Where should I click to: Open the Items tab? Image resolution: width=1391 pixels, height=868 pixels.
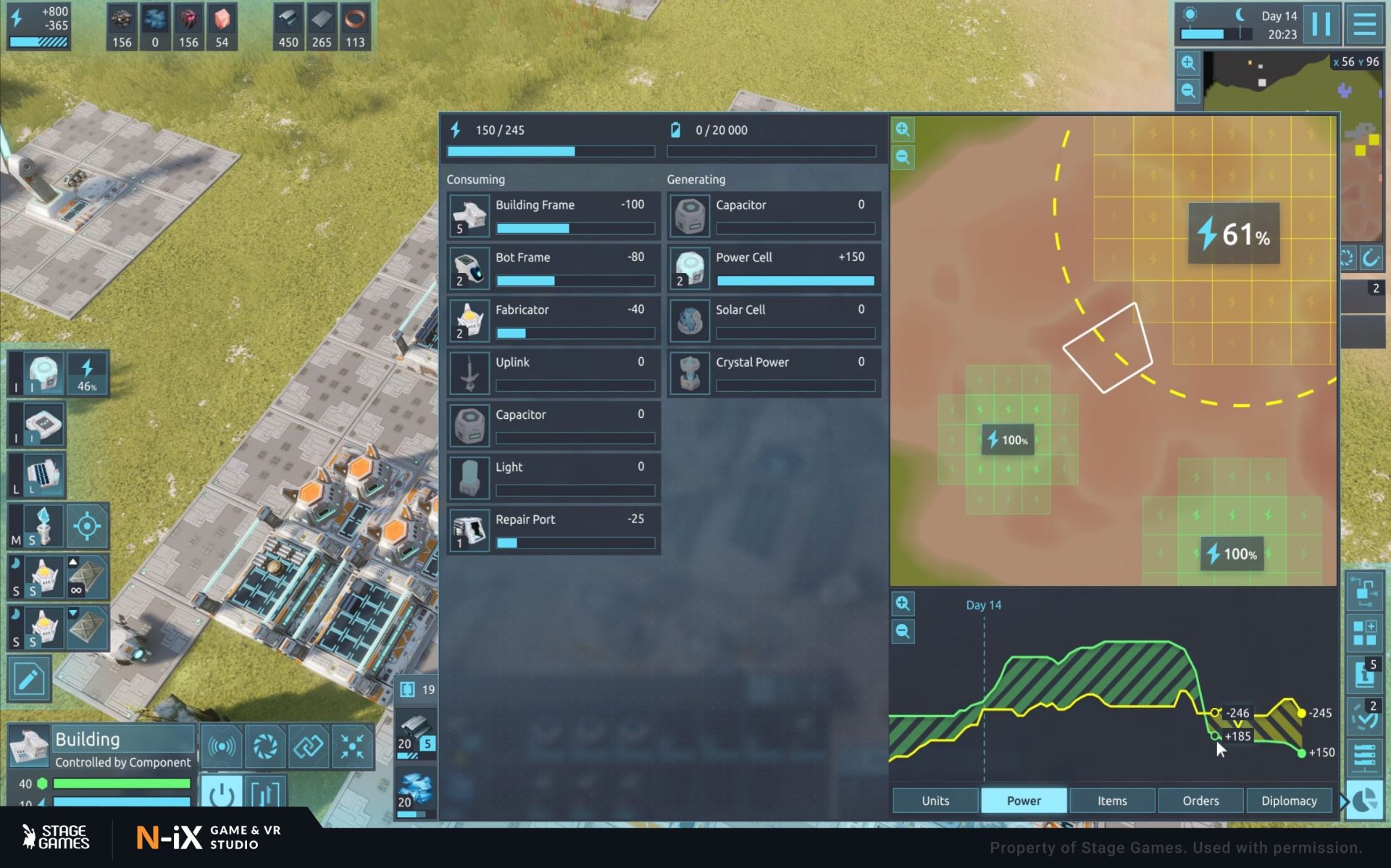coord(1111,801)
